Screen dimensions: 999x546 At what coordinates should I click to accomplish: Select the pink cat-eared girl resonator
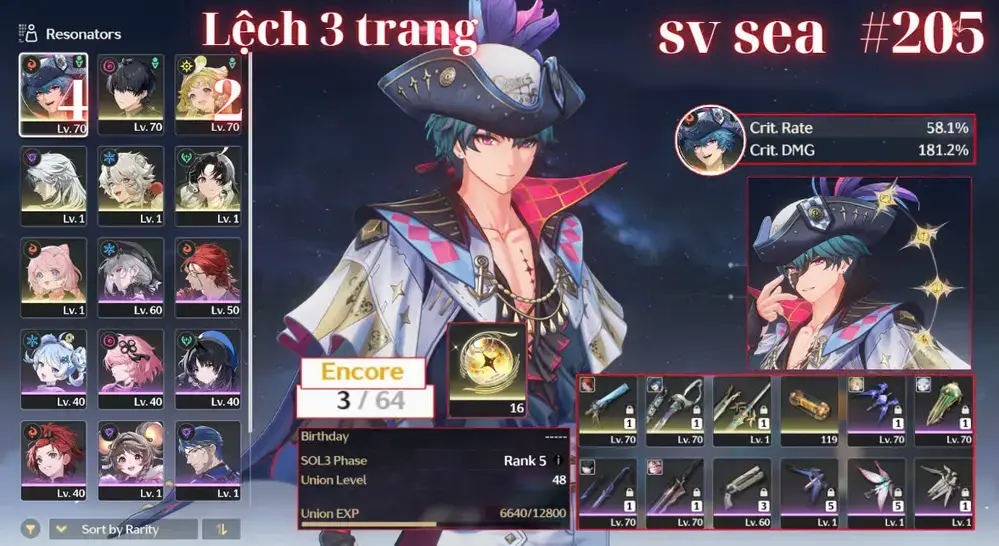coord(54,277)
